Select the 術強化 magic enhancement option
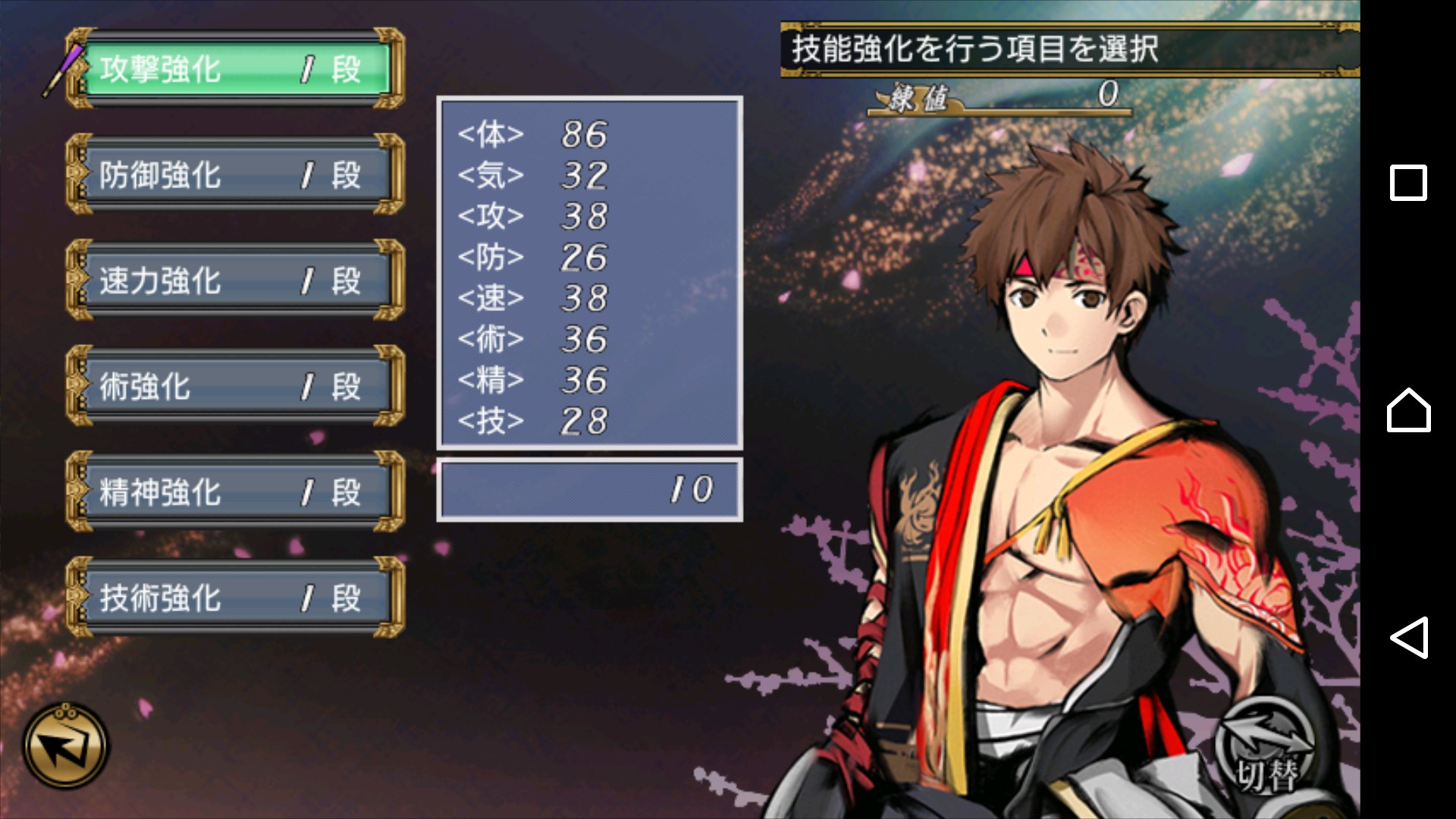 [x=235, y=386]
